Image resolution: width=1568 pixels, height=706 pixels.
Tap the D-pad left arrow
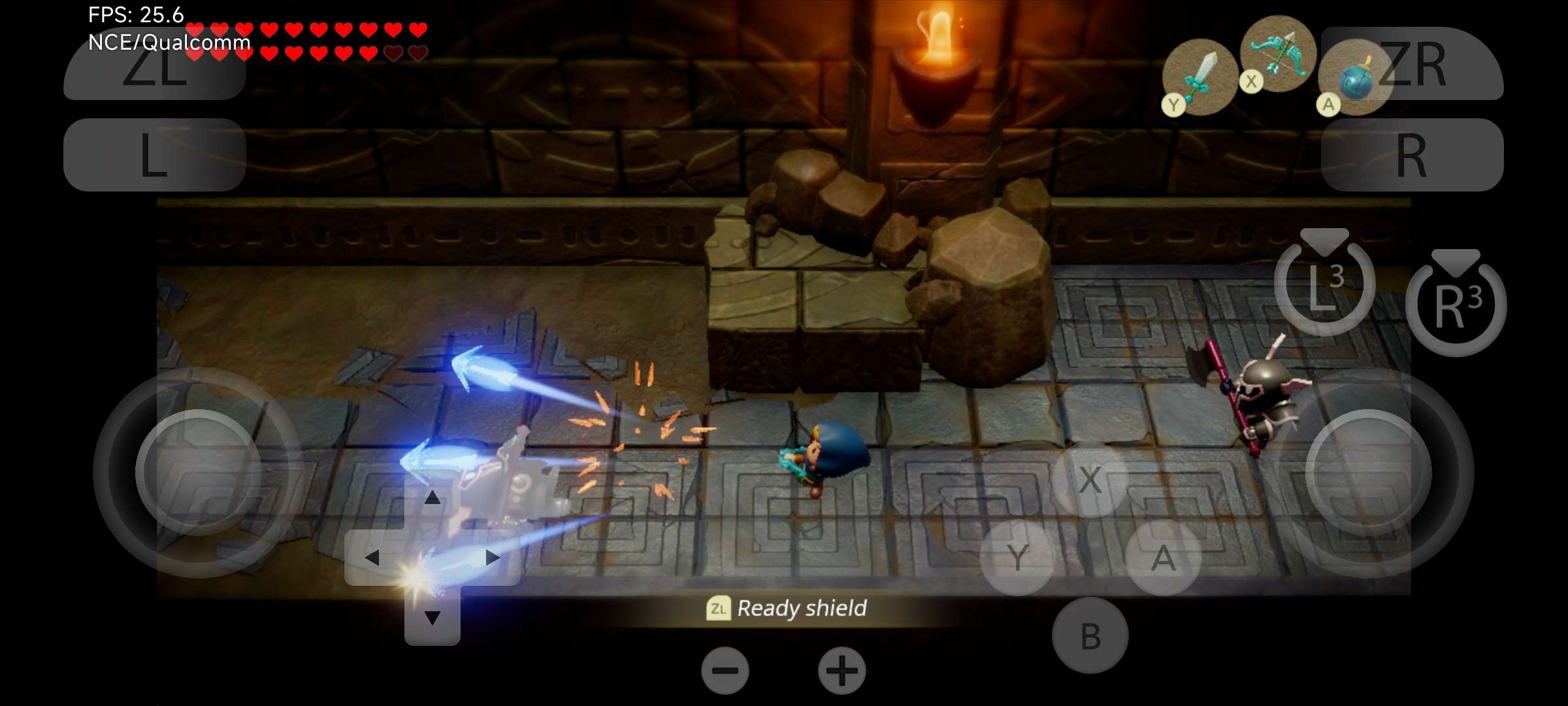[372, 558]
